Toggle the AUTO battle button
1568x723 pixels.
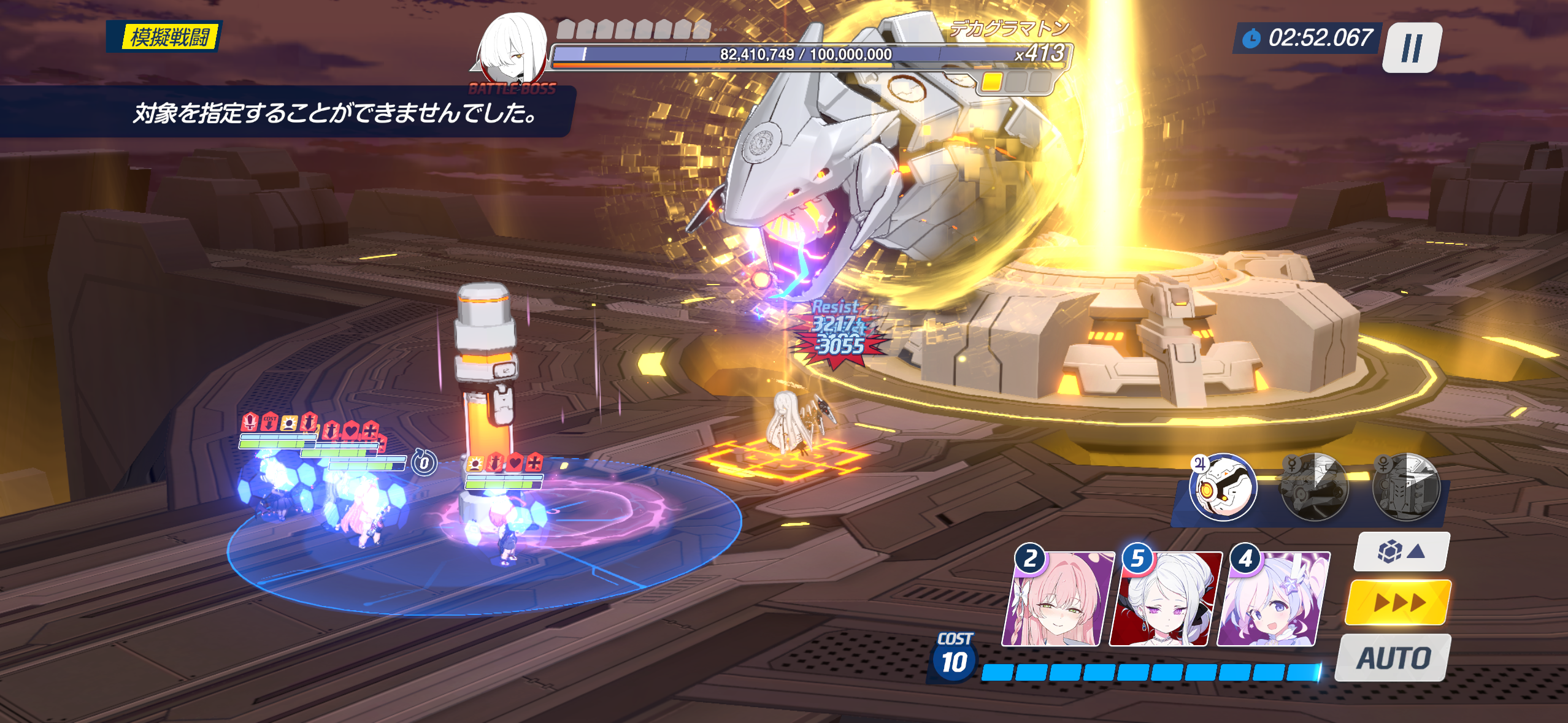(x=1393, y=658)
